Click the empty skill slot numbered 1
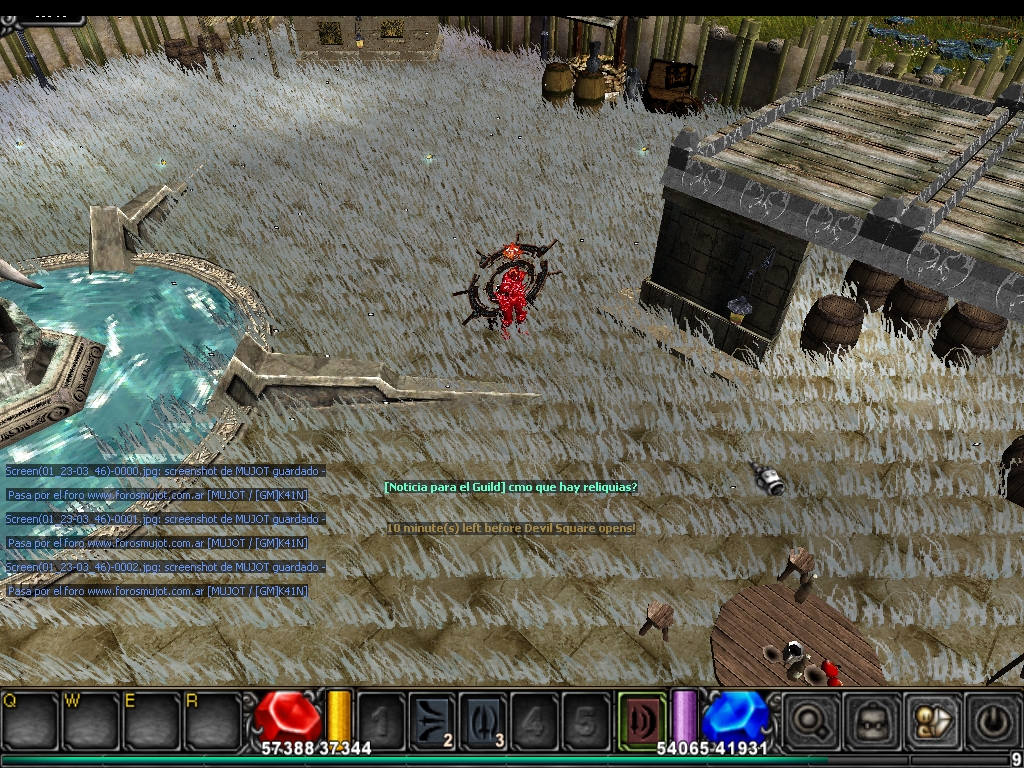The height and width of the screenshot is (768, 1024). click(x=381, y=719)
